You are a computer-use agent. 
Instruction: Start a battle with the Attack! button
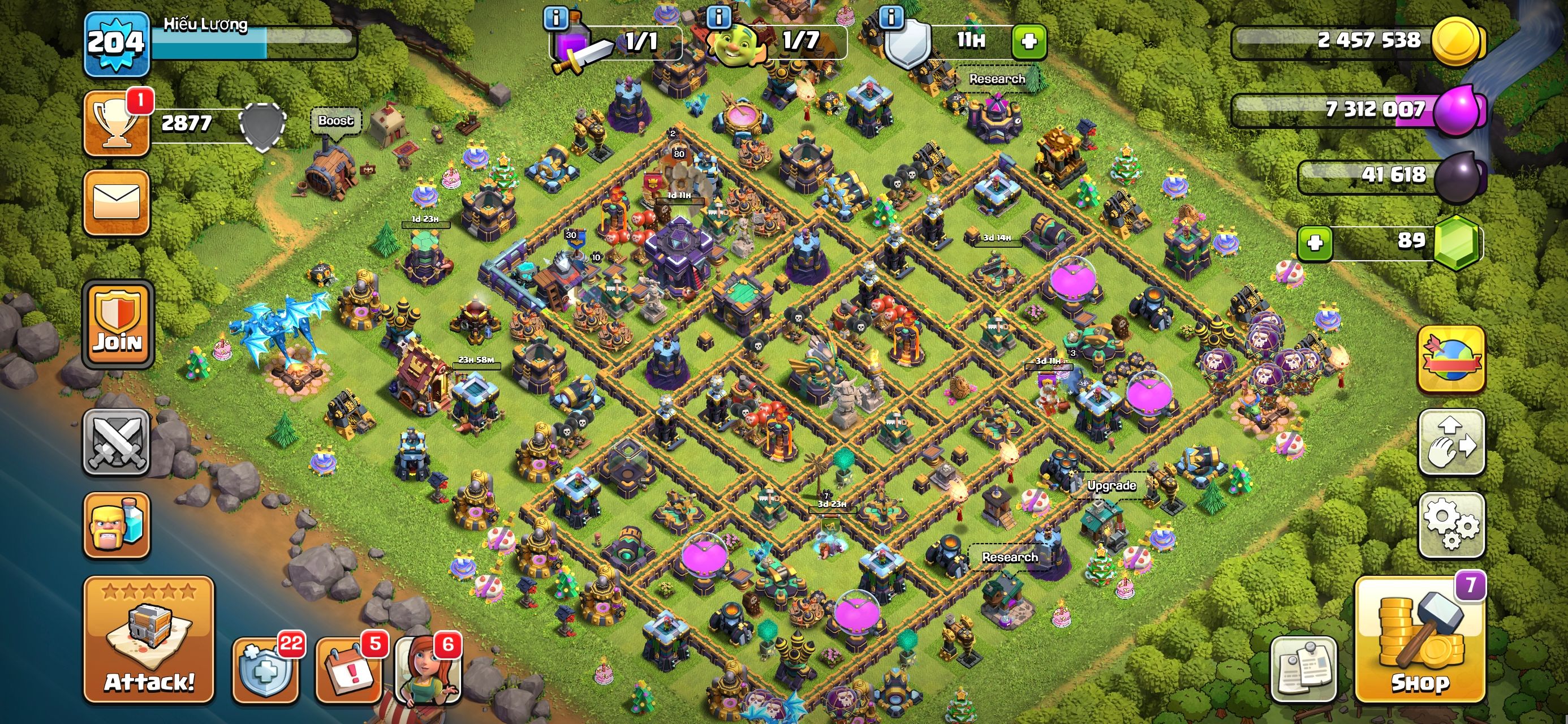click(149, 639)
